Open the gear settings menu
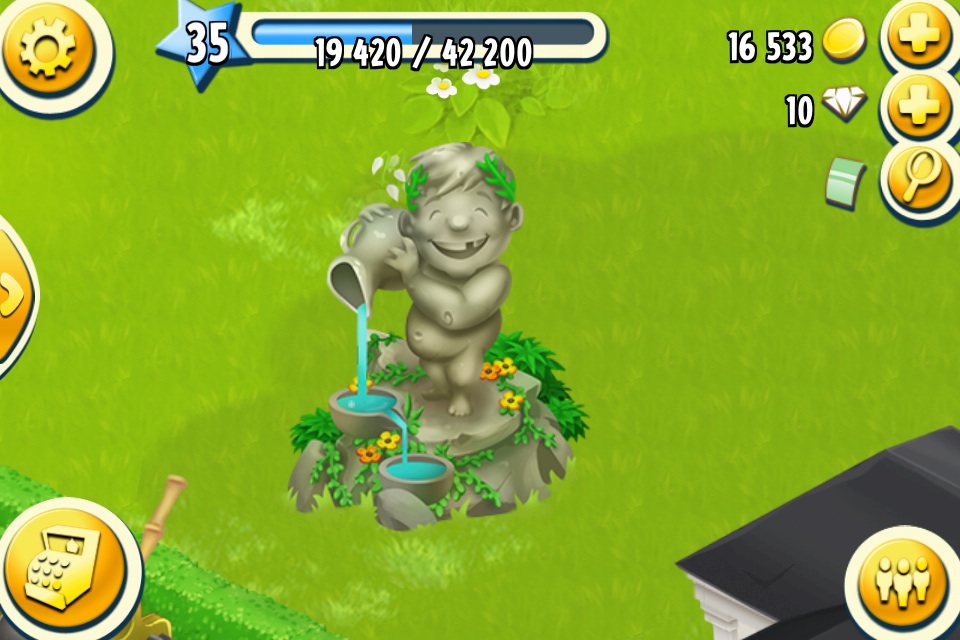The width and height of the screenshot is (960, 640). pyautogui.click(x=48, y=48)
